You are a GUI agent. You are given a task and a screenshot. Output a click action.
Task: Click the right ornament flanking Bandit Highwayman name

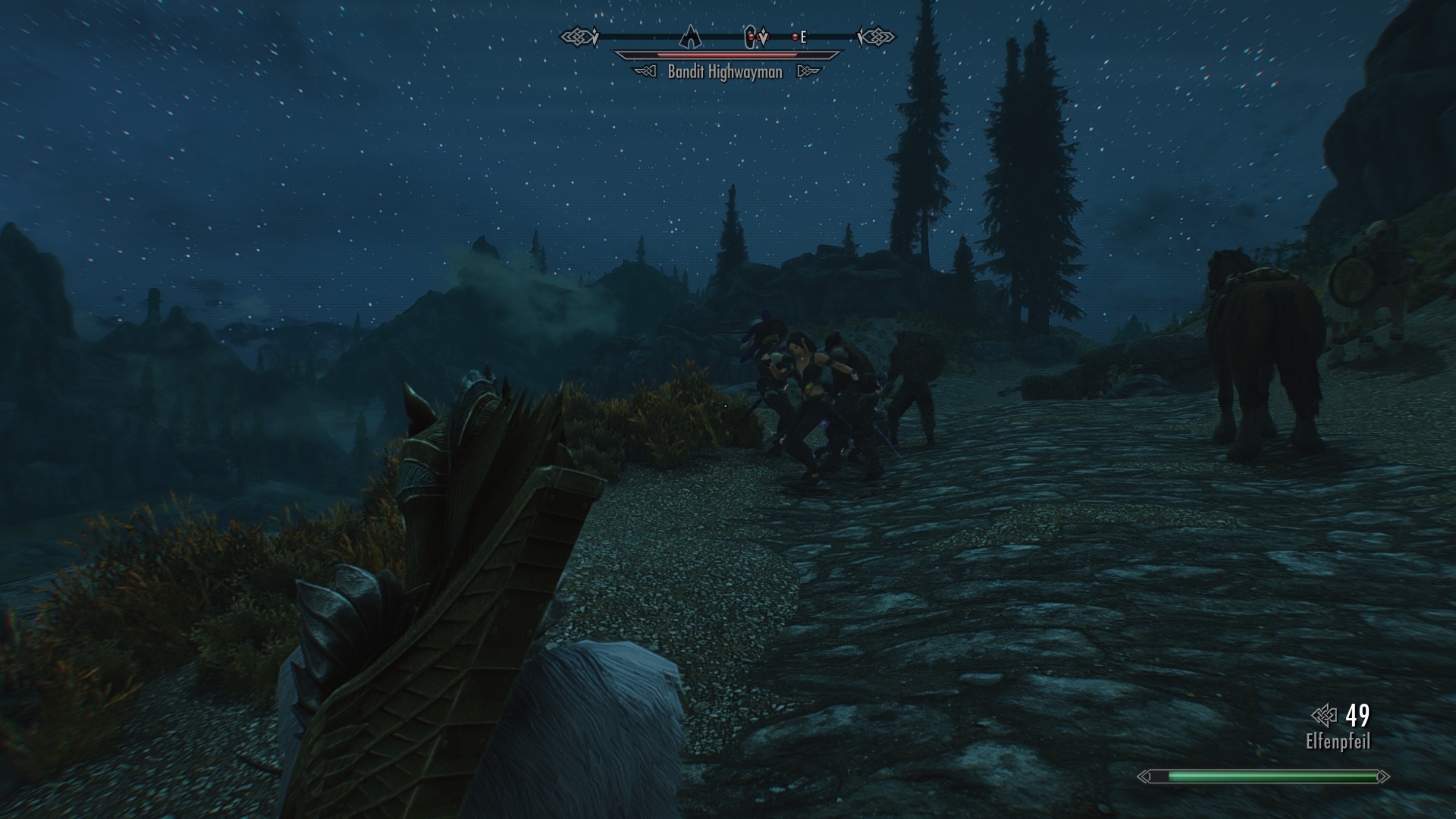tap(810, 70)
